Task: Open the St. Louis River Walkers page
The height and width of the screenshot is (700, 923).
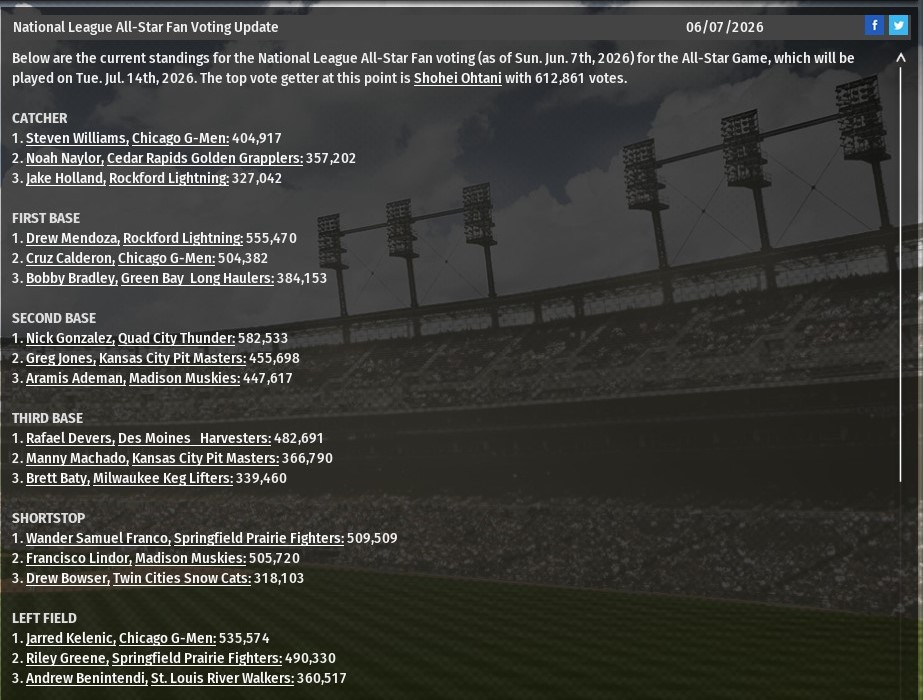Action: point(222,678)
